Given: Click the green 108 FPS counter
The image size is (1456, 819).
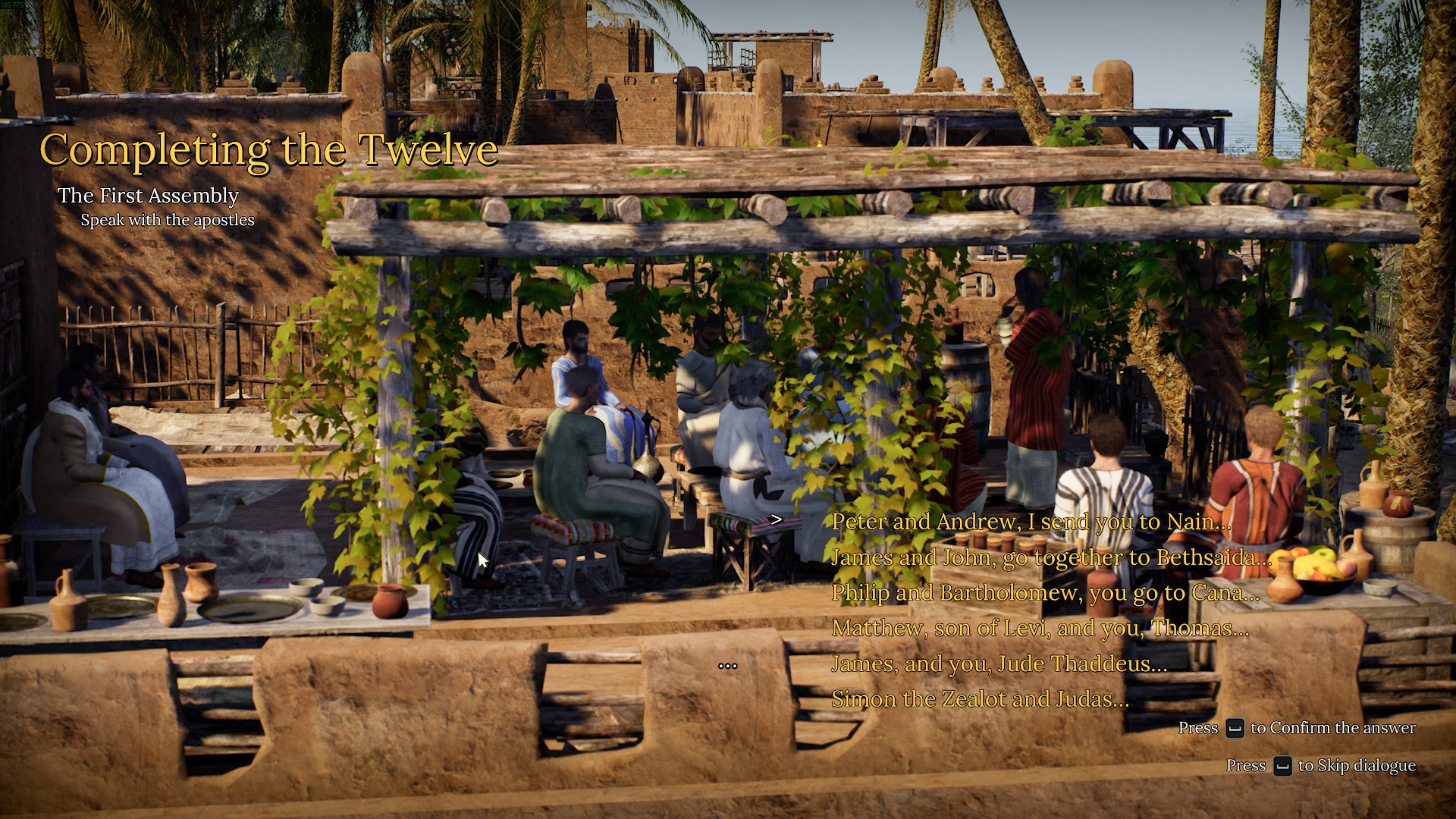Looking at the screenshot, I should (11, 5).
